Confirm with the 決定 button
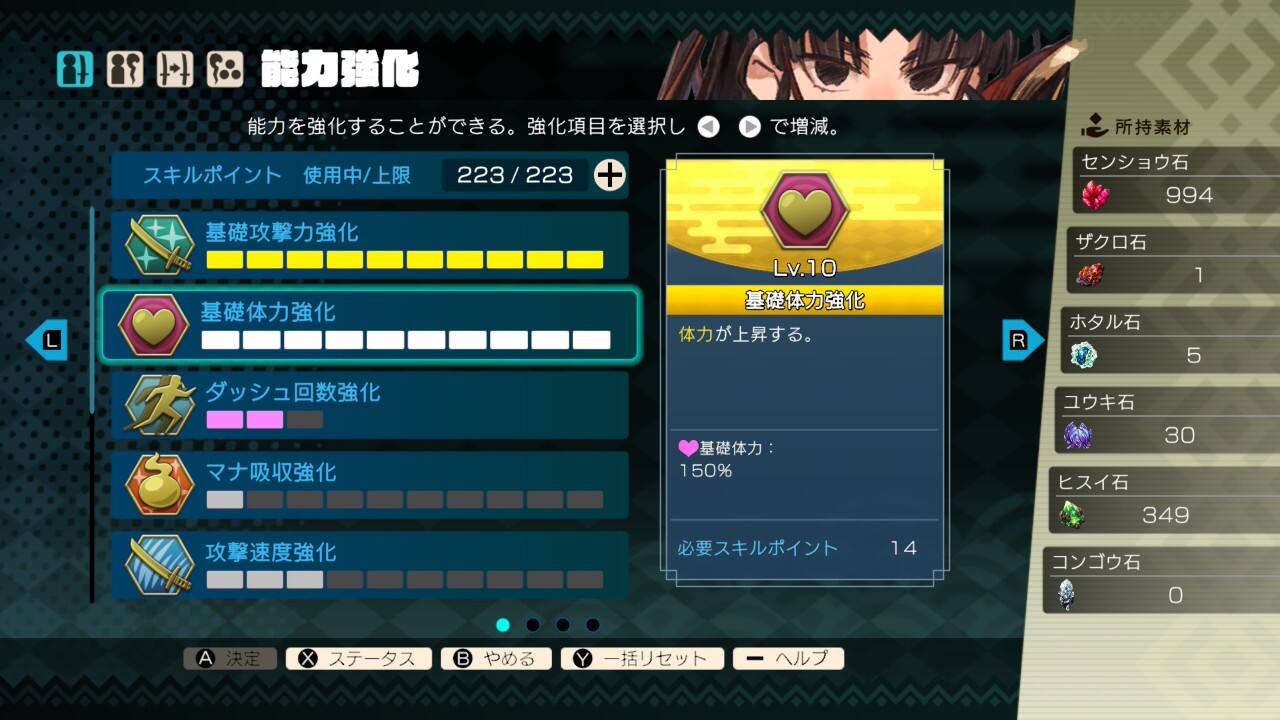Viewport: 1280px width, 720px height. point(230,658)
